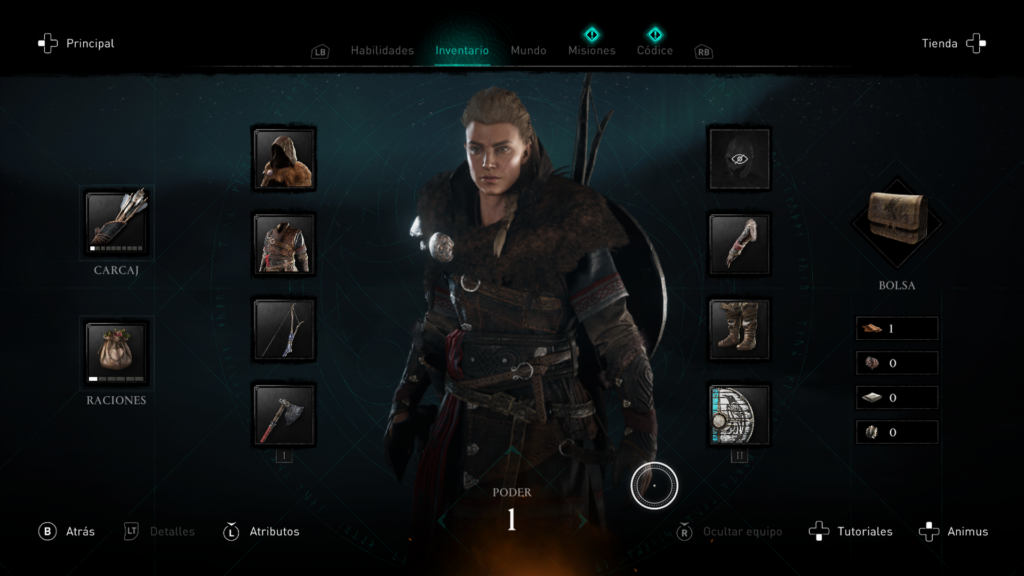
Task: Choose the torso armor slot
Action: pyautogui.click(x=284, y=243)
